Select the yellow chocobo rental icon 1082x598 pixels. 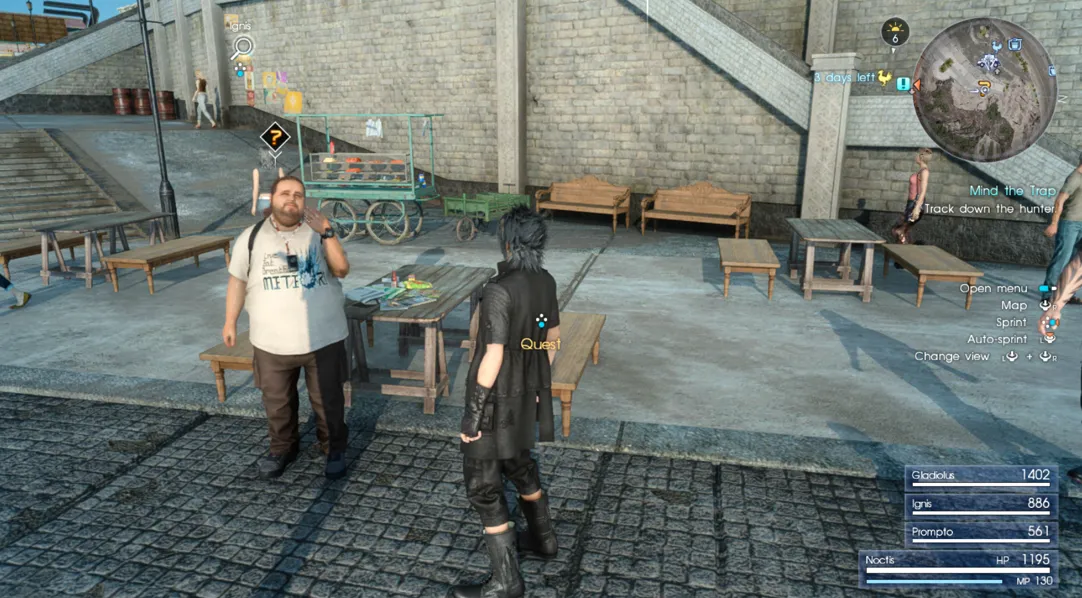pos(885,78)
